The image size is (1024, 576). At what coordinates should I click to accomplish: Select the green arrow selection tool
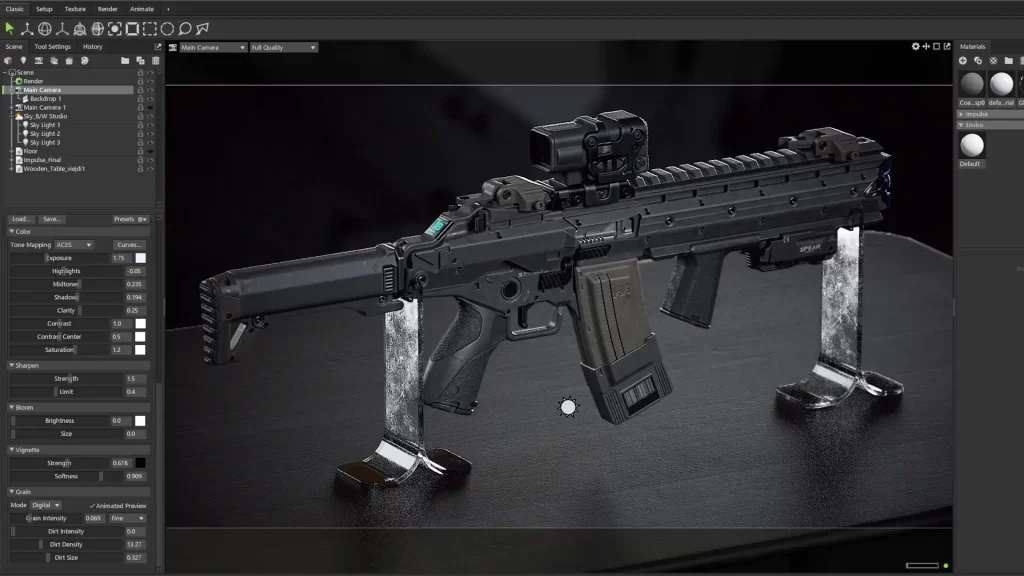10,29
